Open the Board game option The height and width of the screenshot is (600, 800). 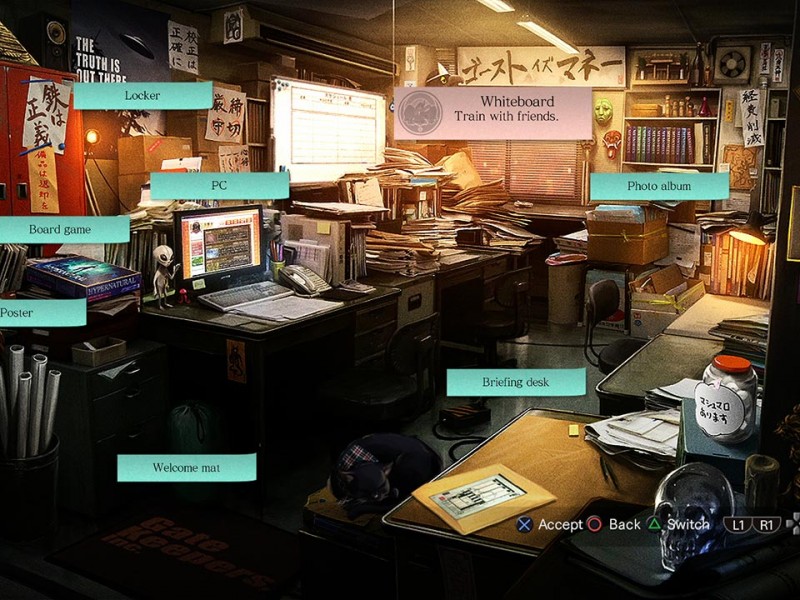[62, 229]
